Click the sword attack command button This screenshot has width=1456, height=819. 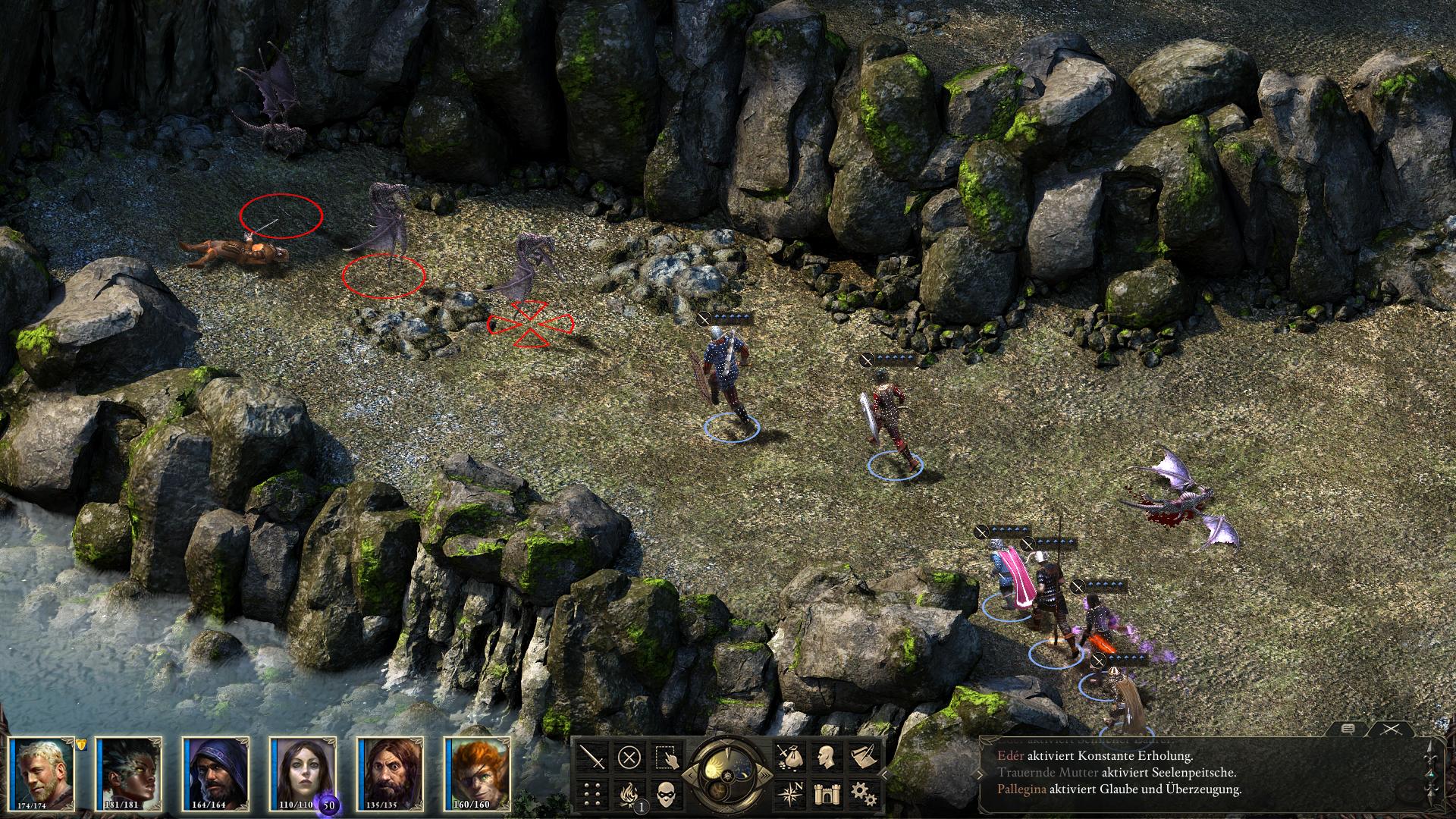(592, 757)
